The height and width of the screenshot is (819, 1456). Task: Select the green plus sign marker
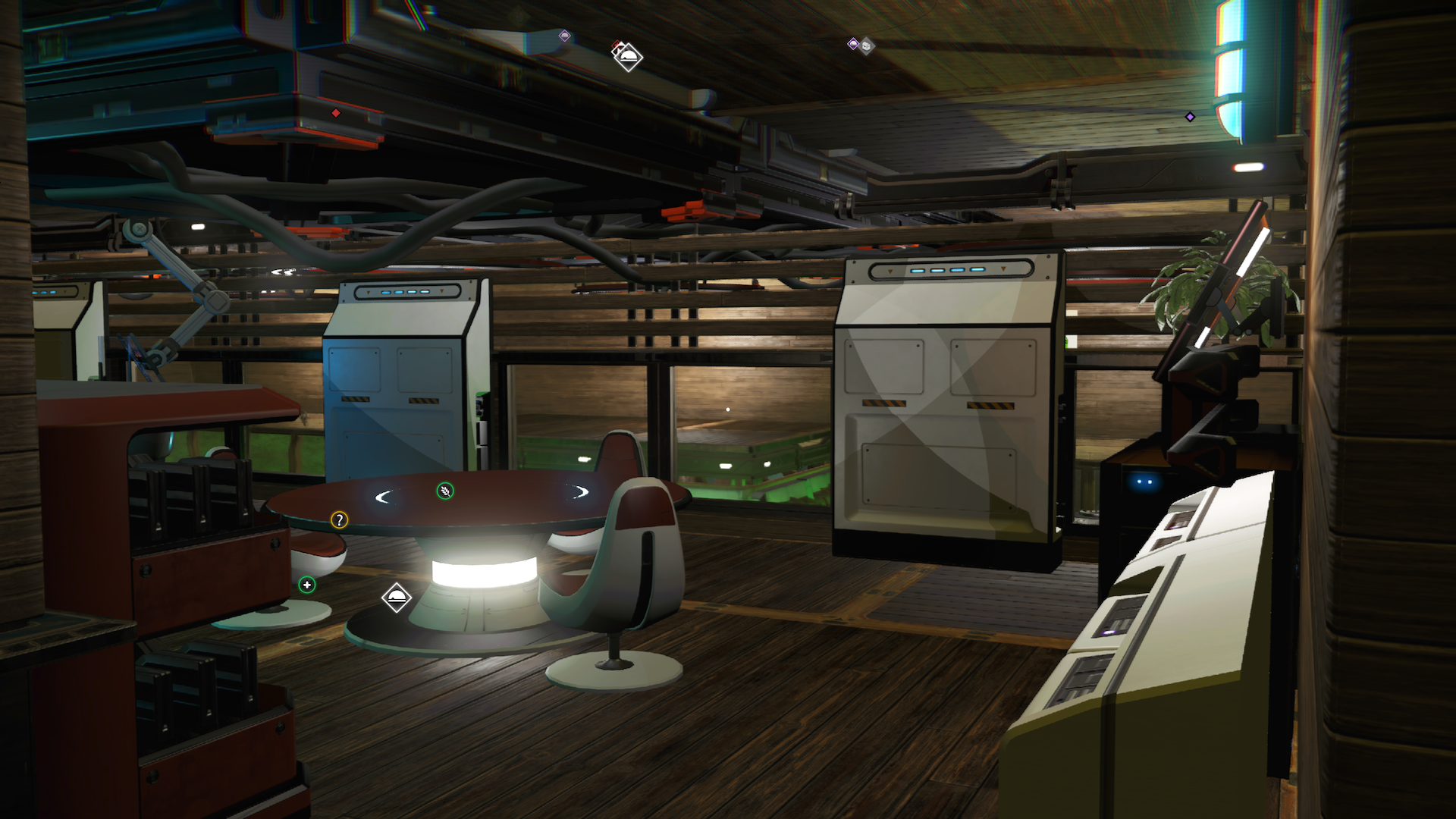306,585
